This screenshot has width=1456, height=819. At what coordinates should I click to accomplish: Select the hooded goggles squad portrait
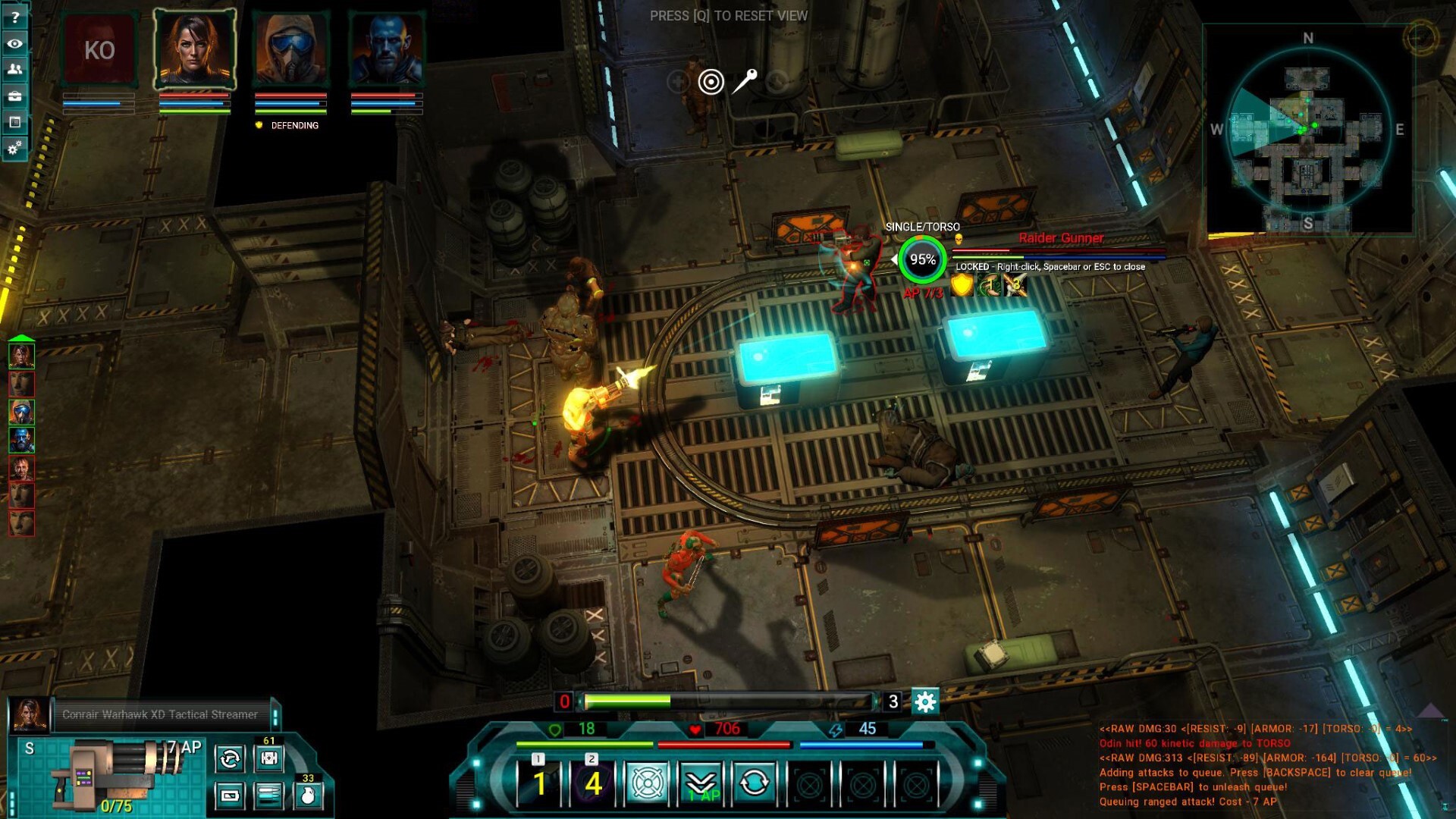point(291,50)
